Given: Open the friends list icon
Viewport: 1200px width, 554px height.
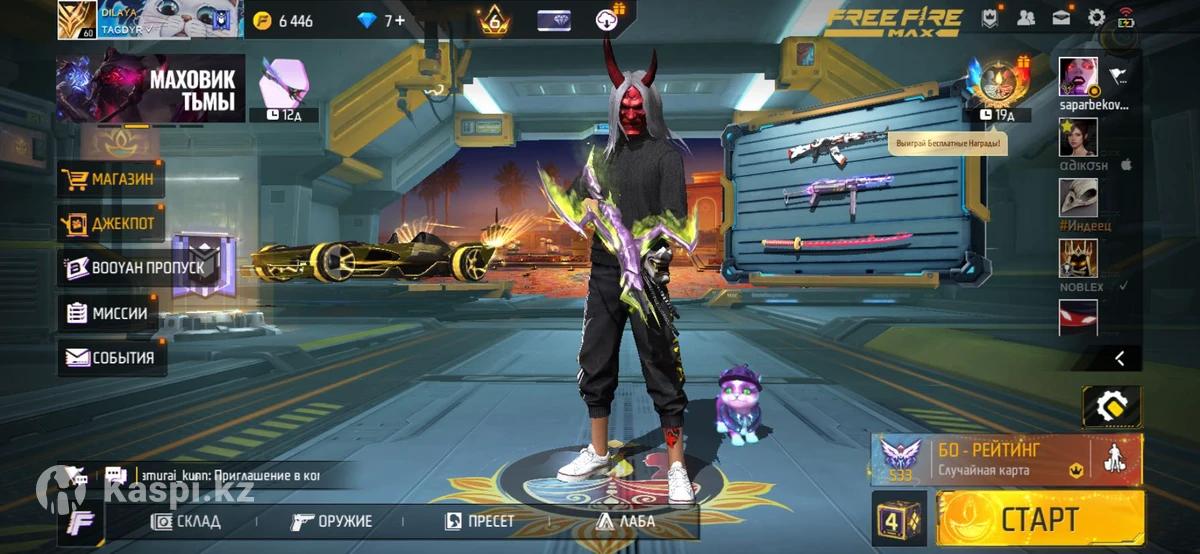Looking at the screenshot, I should click(1026, 17).
